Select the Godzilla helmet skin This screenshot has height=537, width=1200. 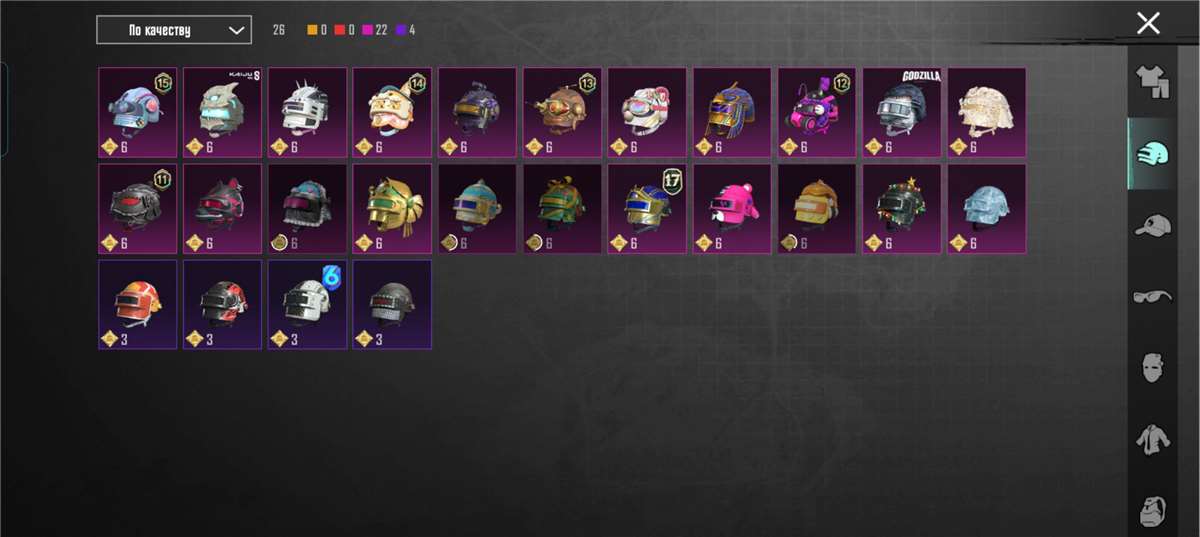click(901, 112)
